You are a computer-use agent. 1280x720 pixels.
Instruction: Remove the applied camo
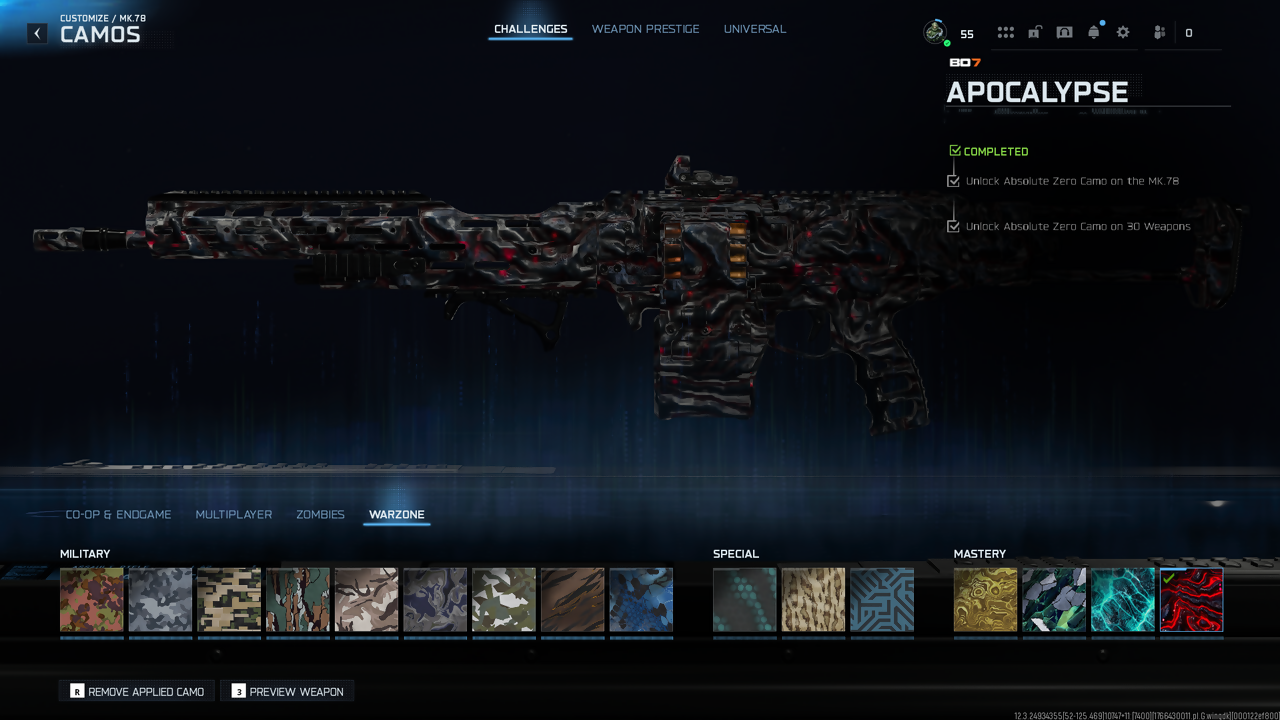(x=137, y=691)
